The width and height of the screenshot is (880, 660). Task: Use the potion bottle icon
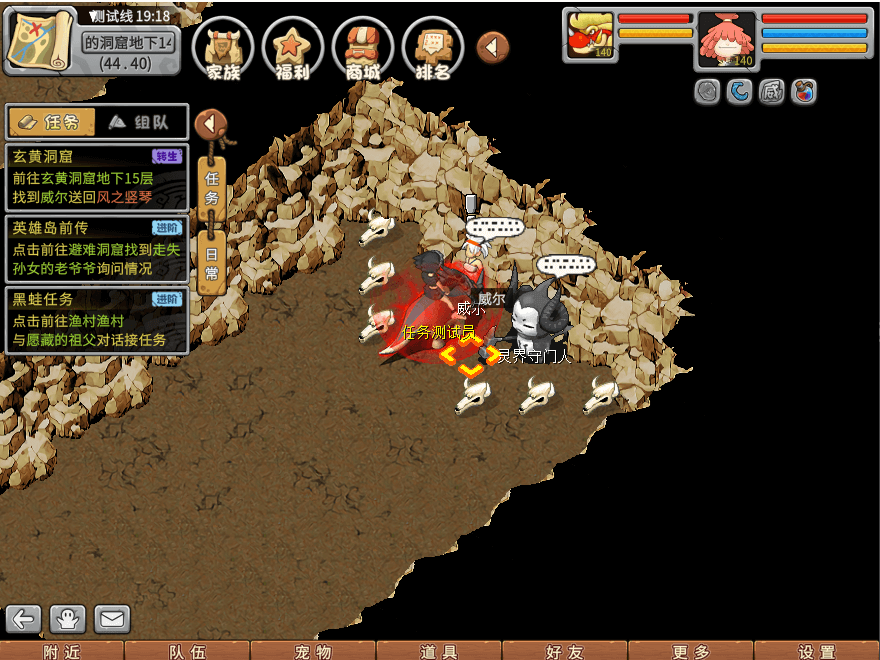tap(803, 92)
